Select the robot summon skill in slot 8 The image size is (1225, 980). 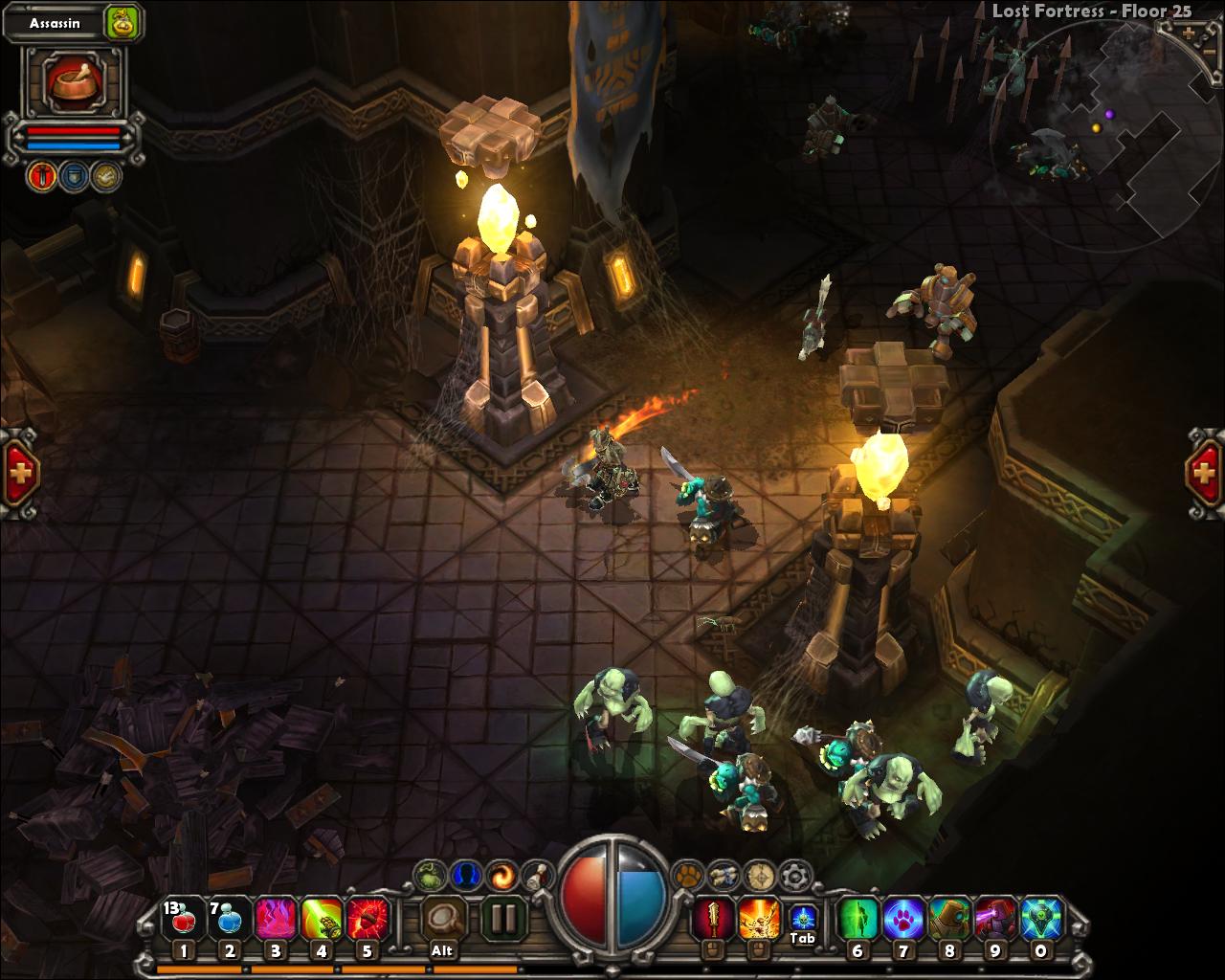(947, 916)
